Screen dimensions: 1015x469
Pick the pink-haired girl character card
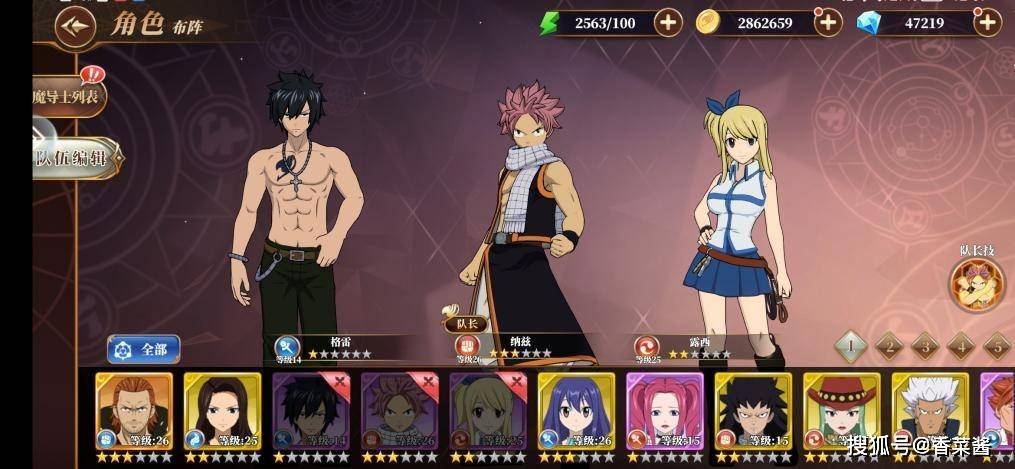[665, 413]
